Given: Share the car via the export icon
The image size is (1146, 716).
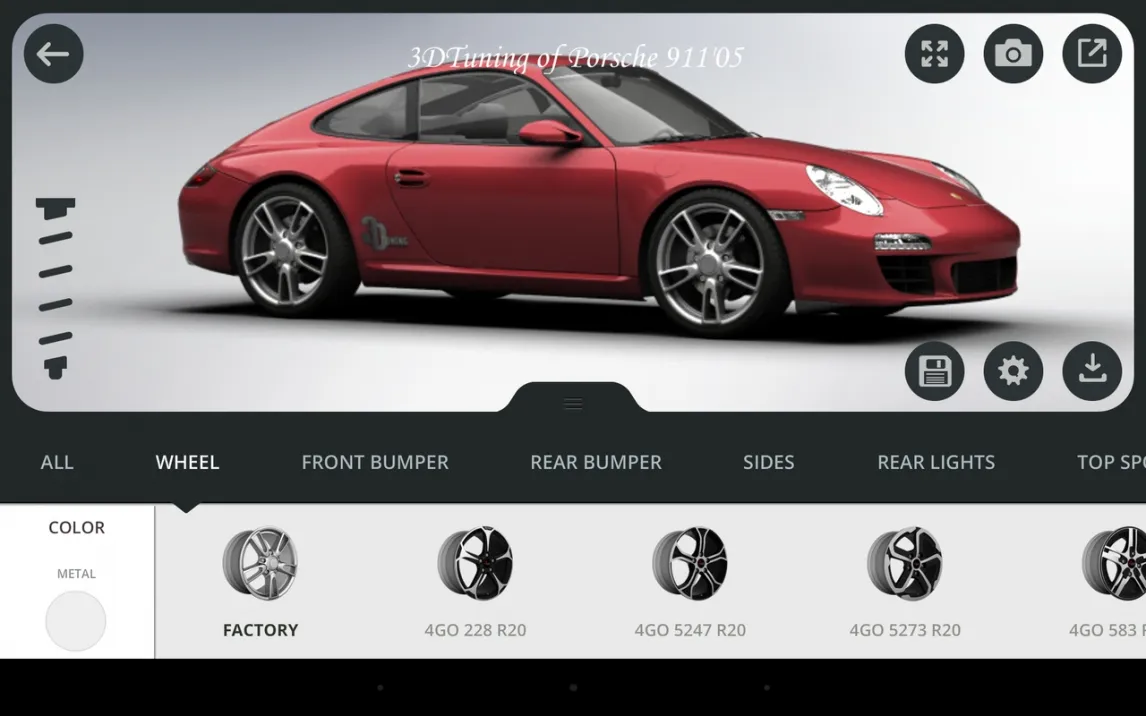Looking at the screenshot, I should click(x=1092, y=54).
